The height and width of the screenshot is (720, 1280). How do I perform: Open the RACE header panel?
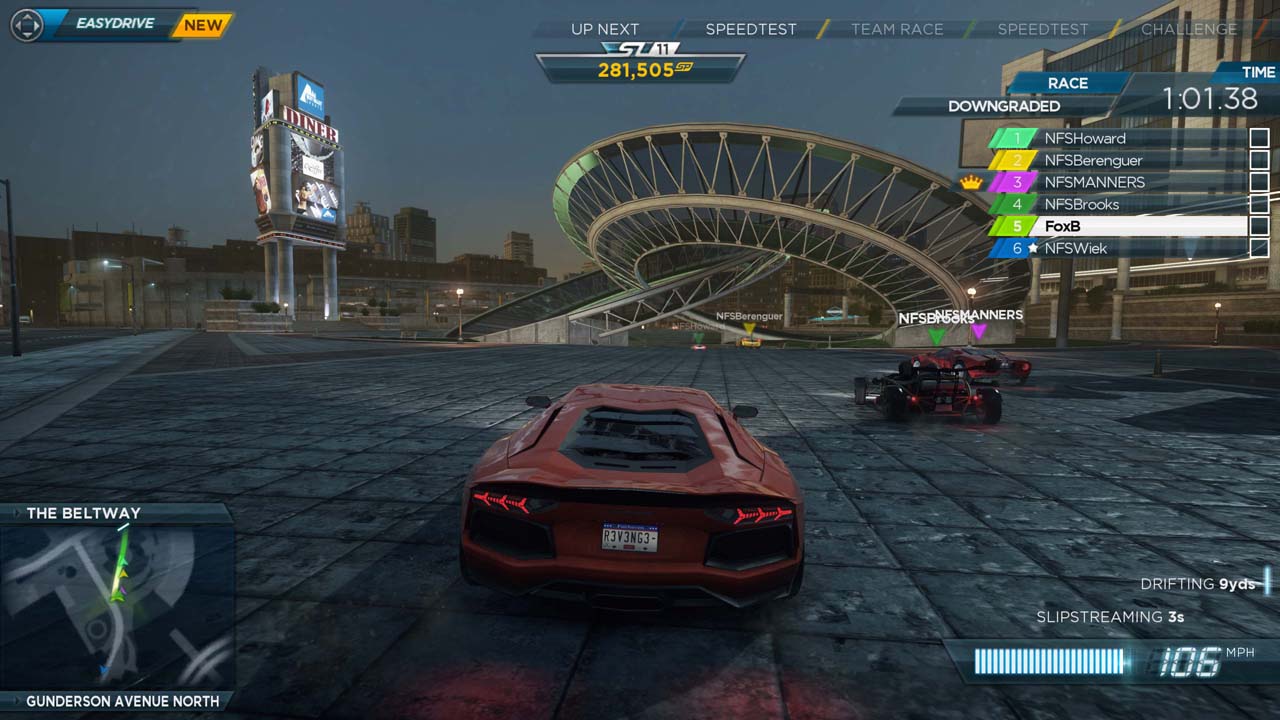1069,83
